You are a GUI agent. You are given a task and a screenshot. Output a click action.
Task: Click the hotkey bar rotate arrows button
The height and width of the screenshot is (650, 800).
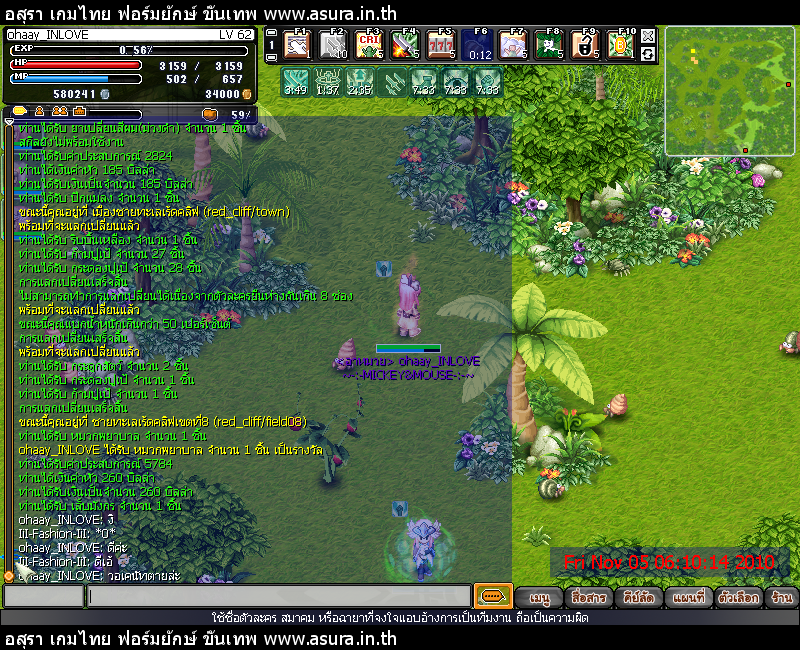[648, 54]
